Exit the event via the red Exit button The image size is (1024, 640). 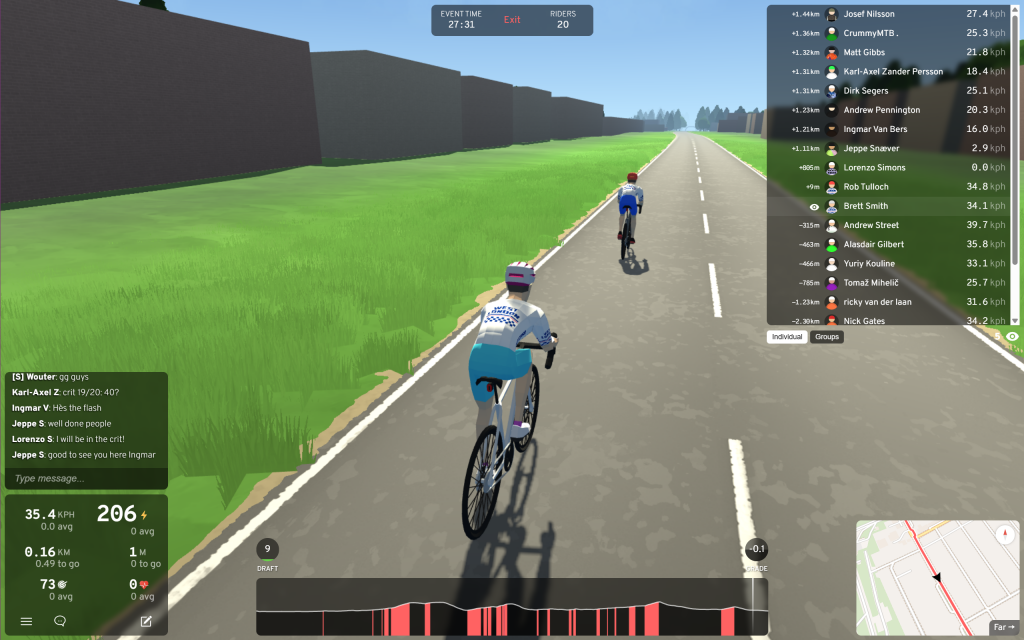coord(512,20)
